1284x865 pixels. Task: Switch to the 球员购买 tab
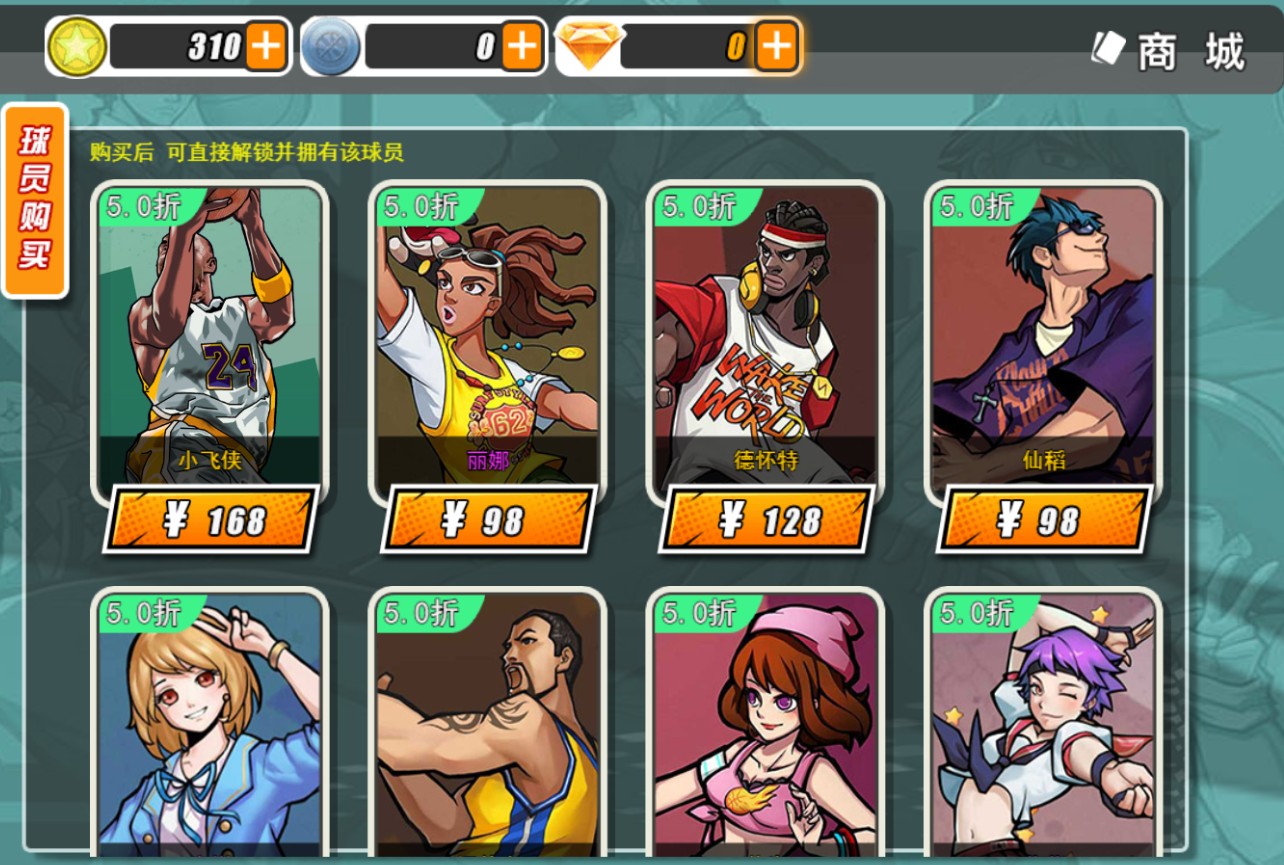(35, 200)
